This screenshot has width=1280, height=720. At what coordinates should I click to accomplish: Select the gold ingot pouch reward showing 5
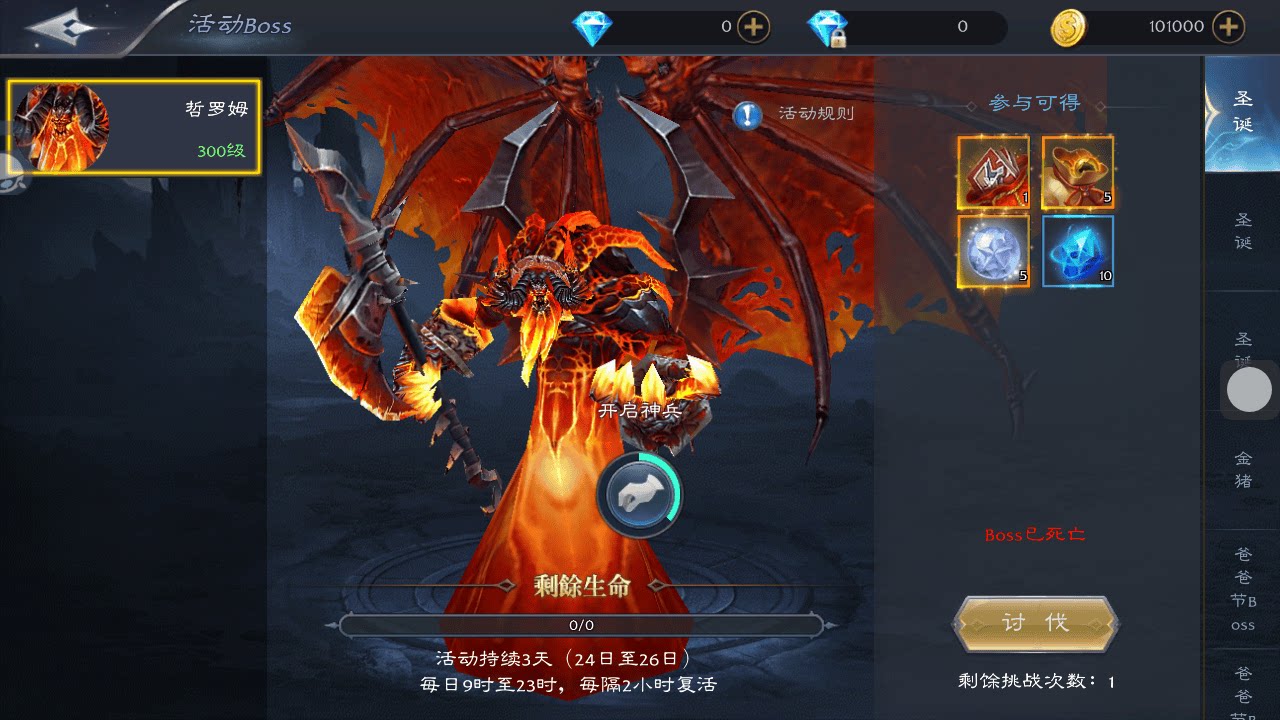(x=1078, y=170)
